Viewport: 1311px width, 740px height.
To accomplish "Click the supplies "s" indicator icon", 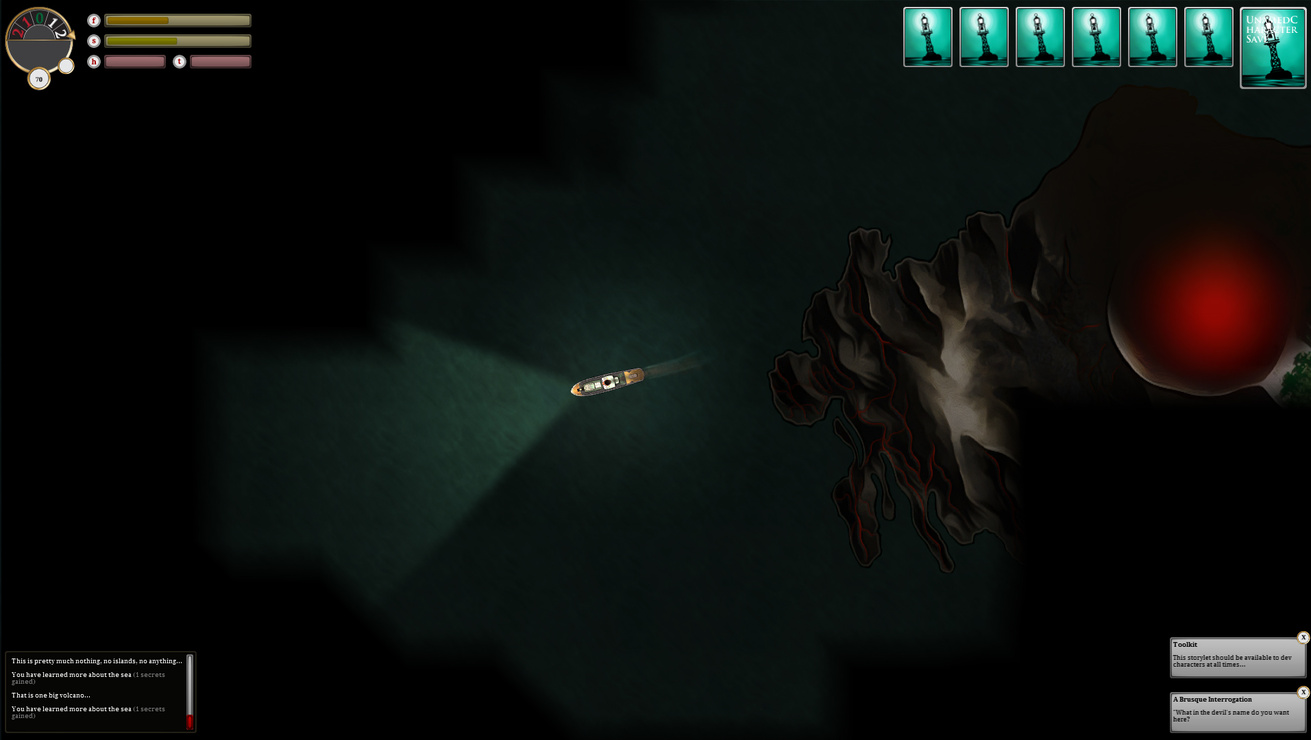I will coord(93,41).
